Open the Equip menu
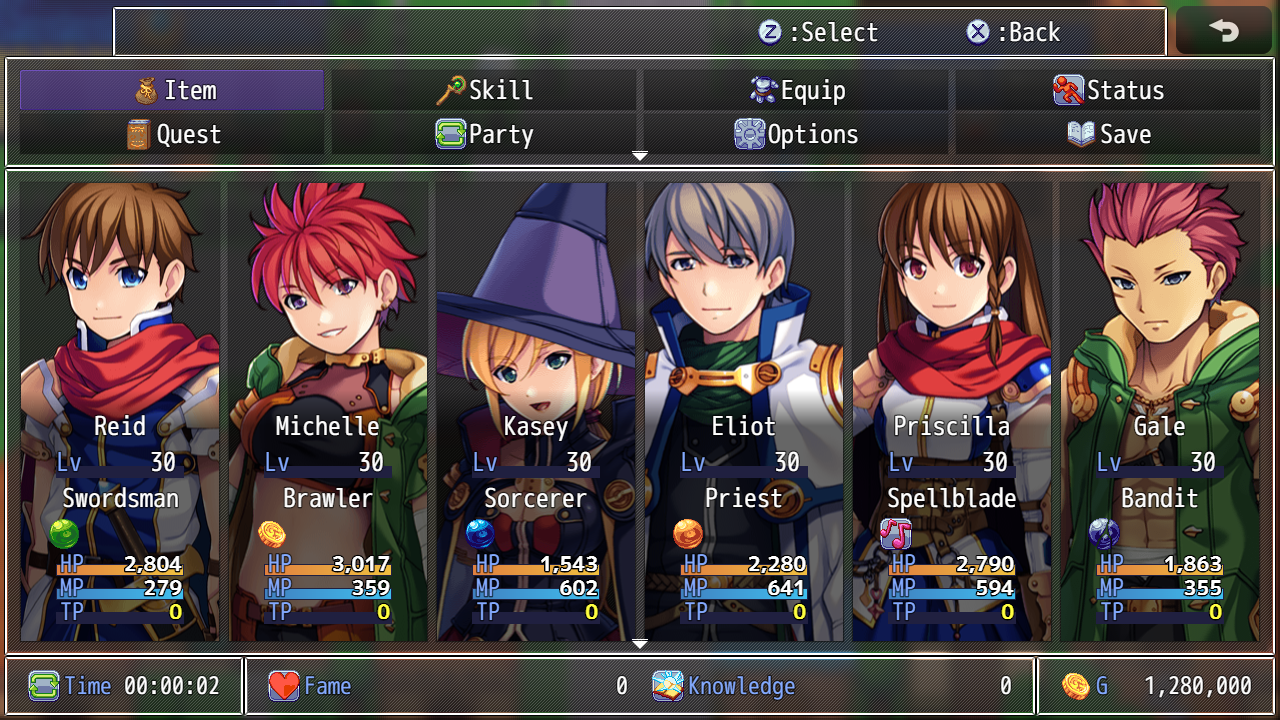1280x720 pixels. point(796,90)
